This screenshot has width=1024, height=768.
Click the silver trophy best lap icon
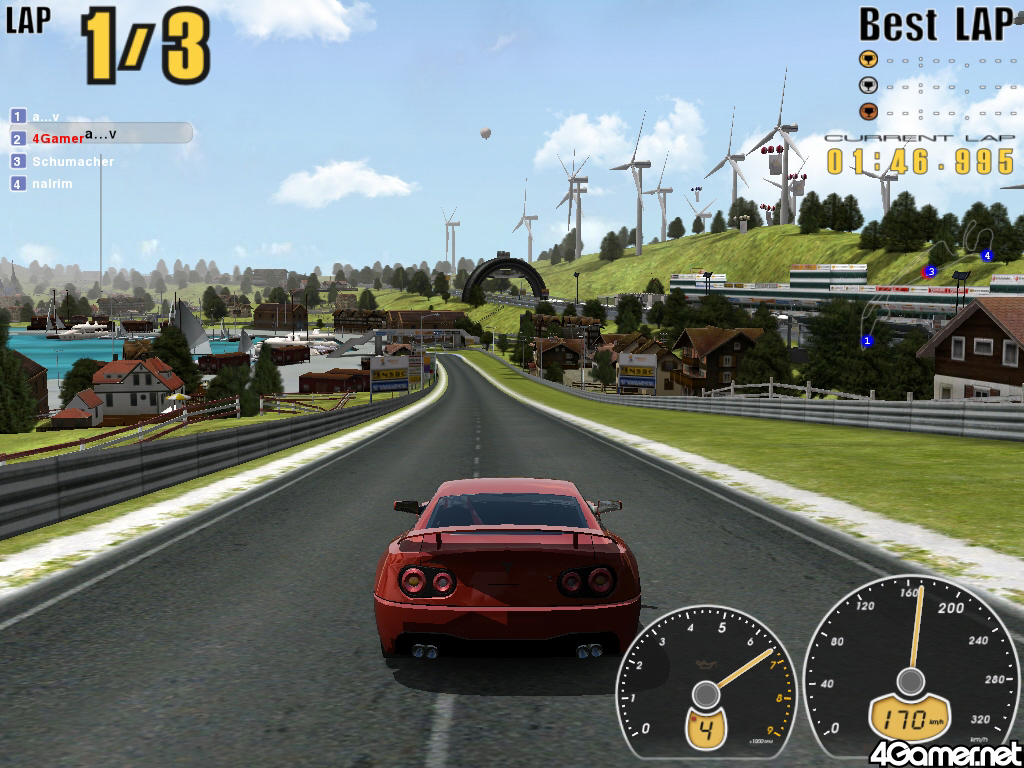(x=869, y=85)
